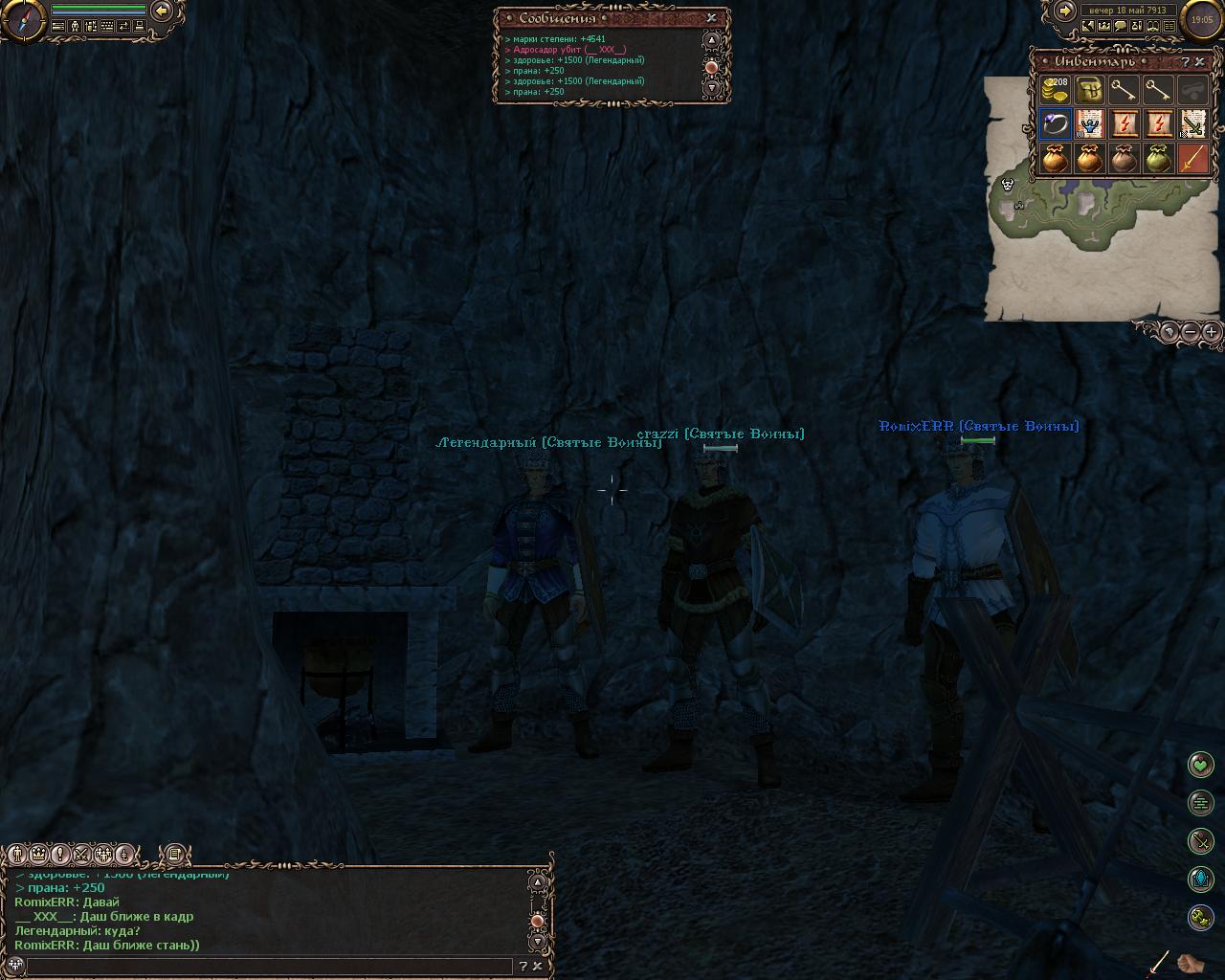Zoom in the map with plus button

[1211, 331]
